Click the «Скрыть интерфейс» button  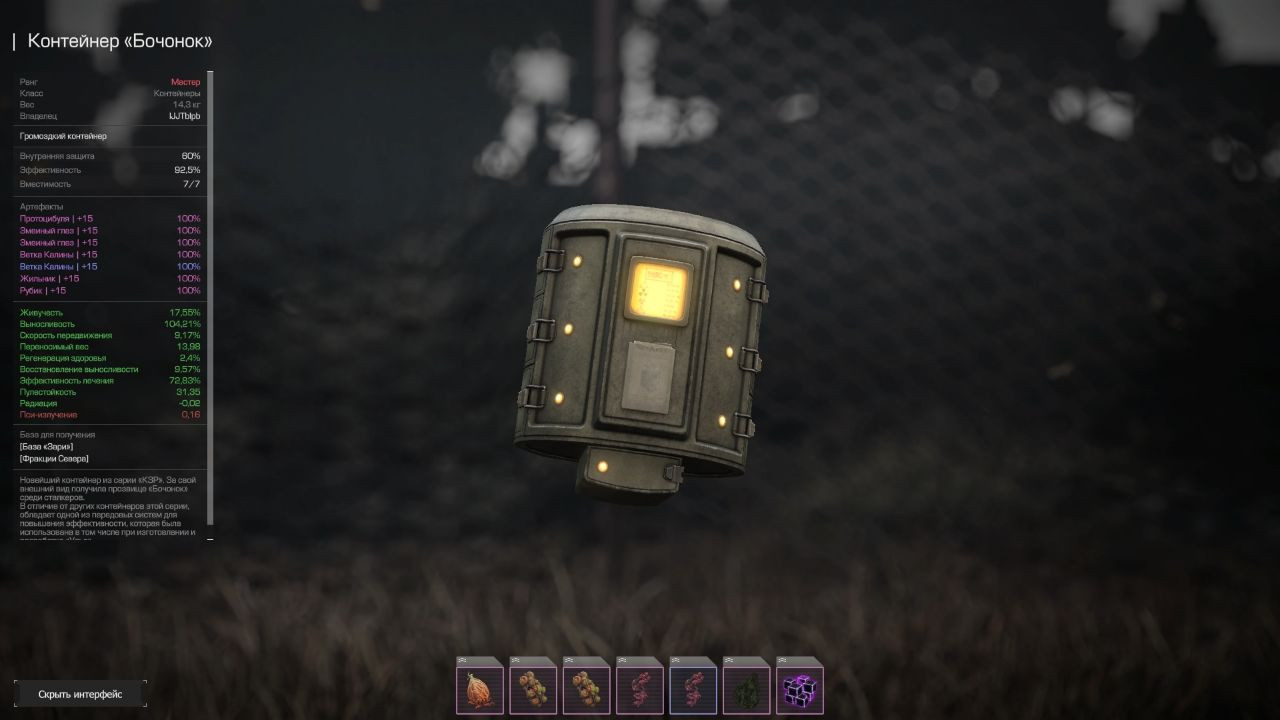80,694
